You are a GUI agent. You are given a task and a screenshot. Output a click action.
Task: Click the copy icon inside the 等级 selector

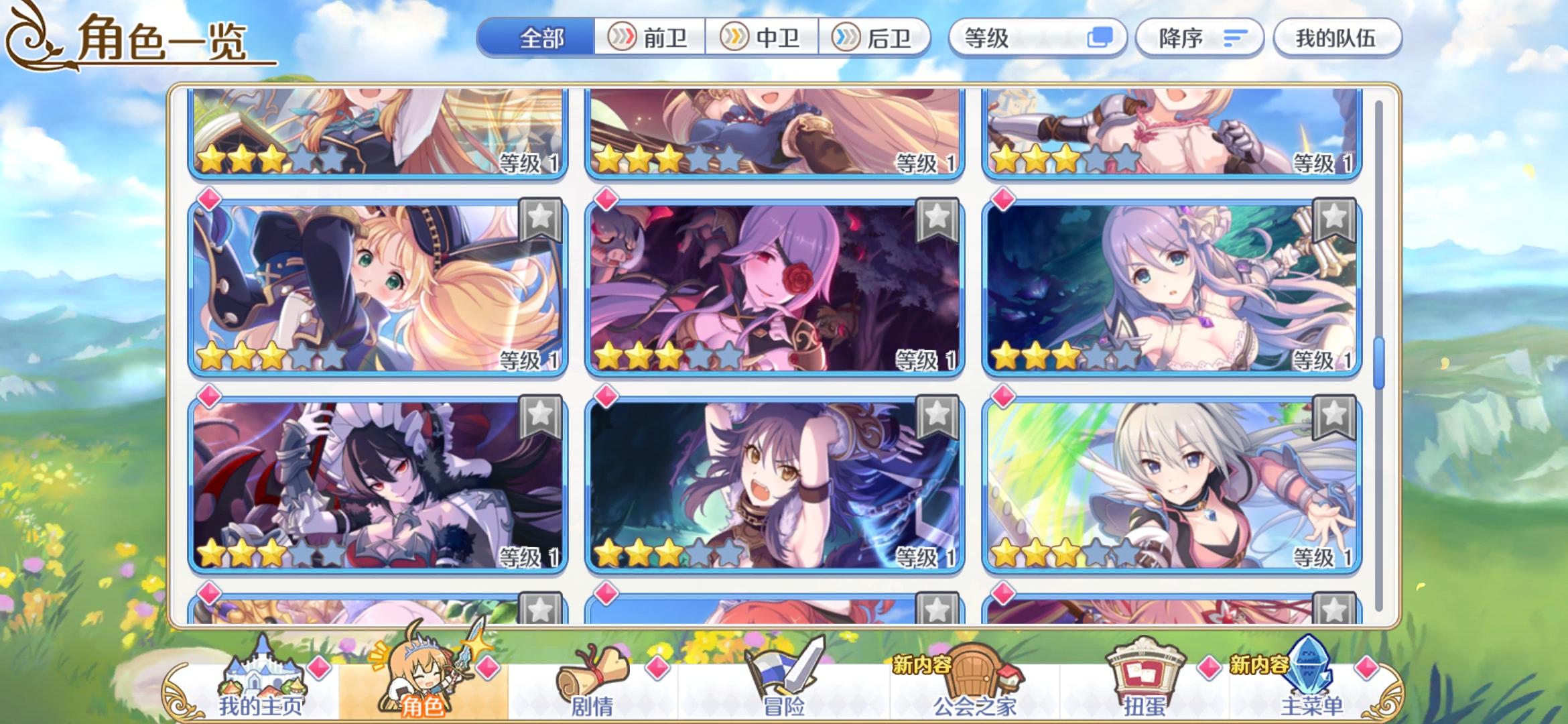[1103, 38]
